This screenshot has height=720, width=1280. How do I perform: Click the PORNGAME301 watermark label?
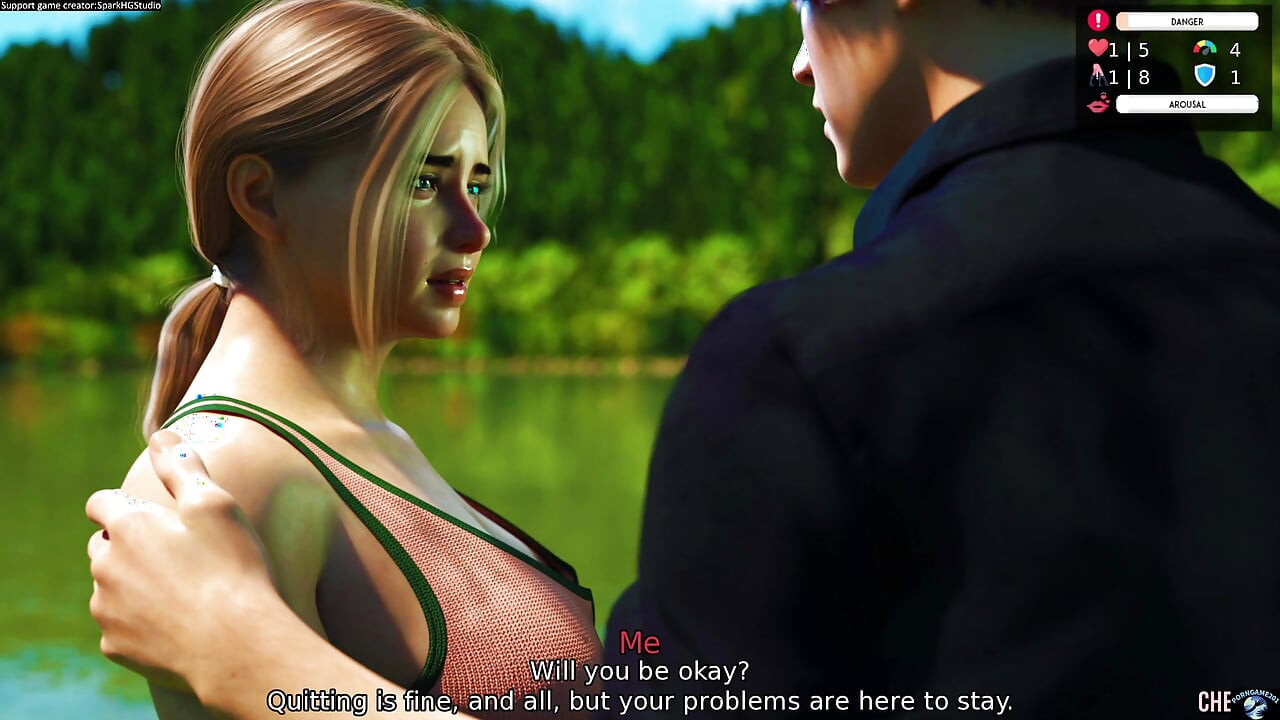click(x=1253, y=695)
